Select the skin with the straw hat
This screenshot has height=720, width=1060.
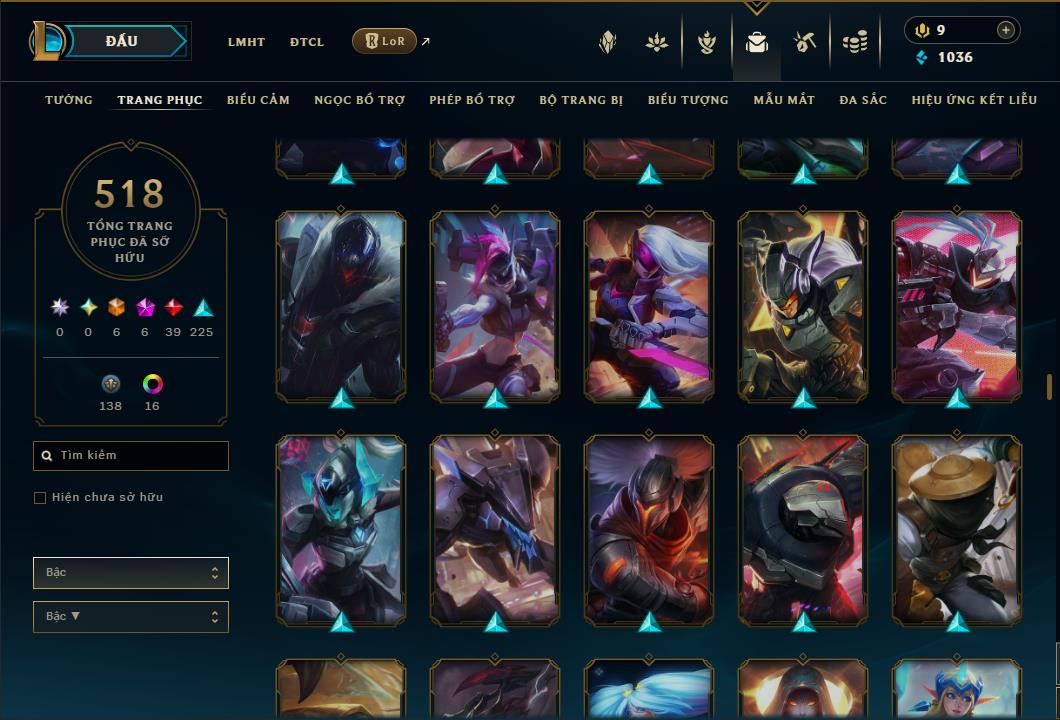pyautogui.click(x=957, y=530)
